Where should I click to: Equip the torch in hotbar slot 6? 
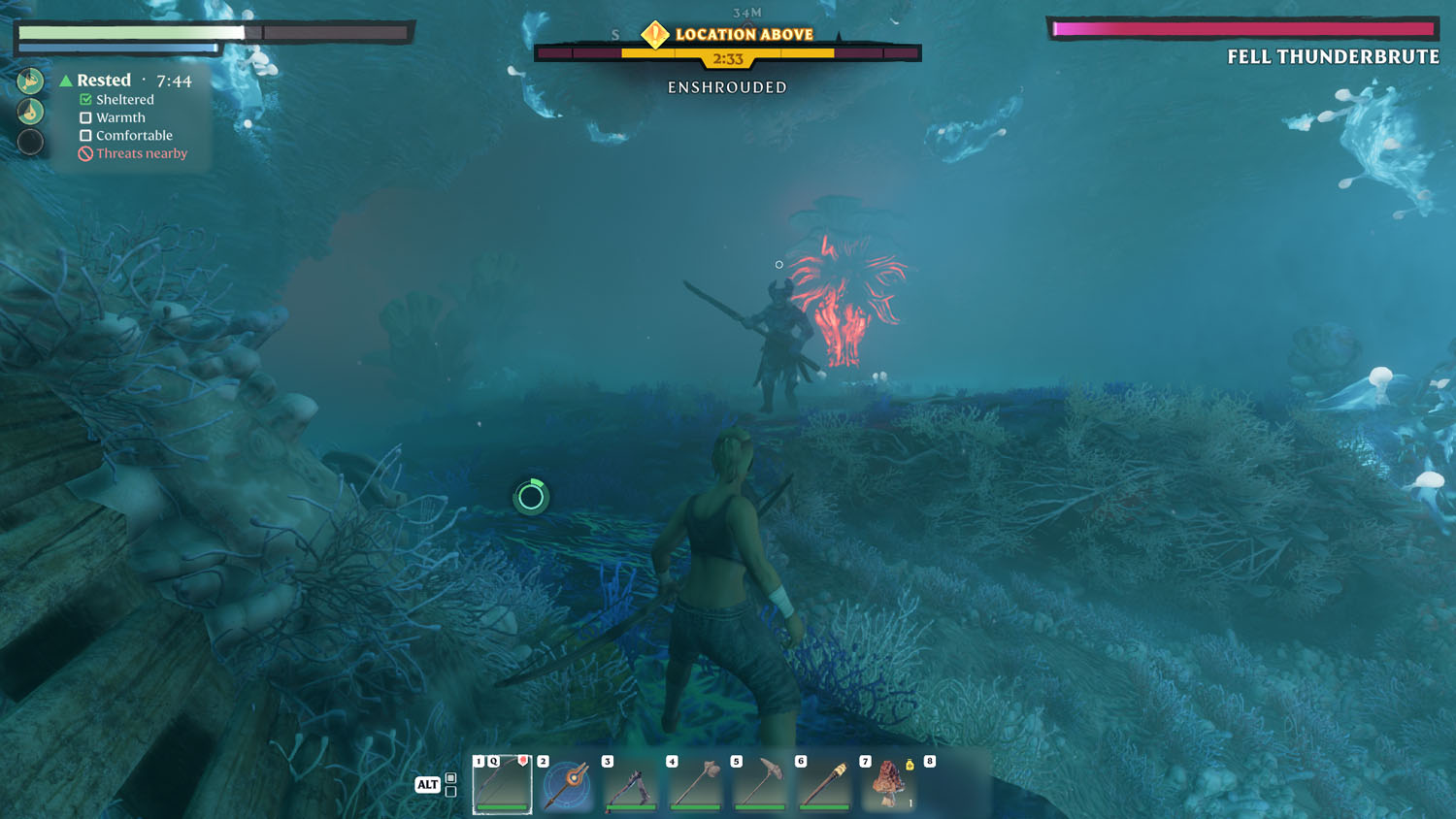[x=824, y=784]
